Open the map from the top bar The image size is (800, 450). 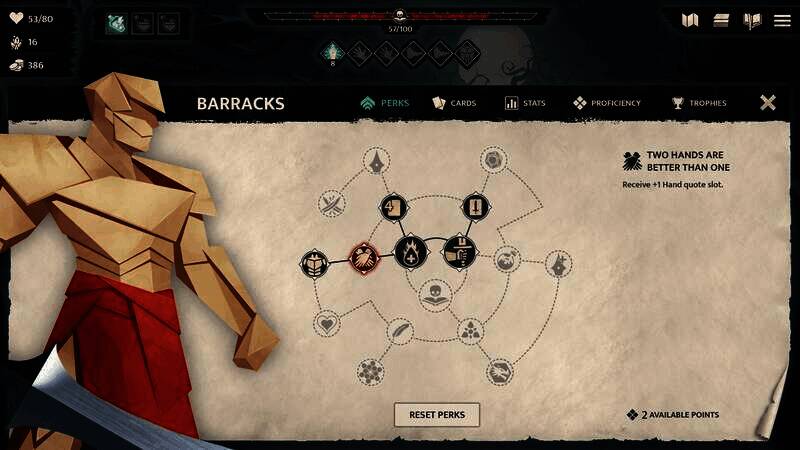690,20
